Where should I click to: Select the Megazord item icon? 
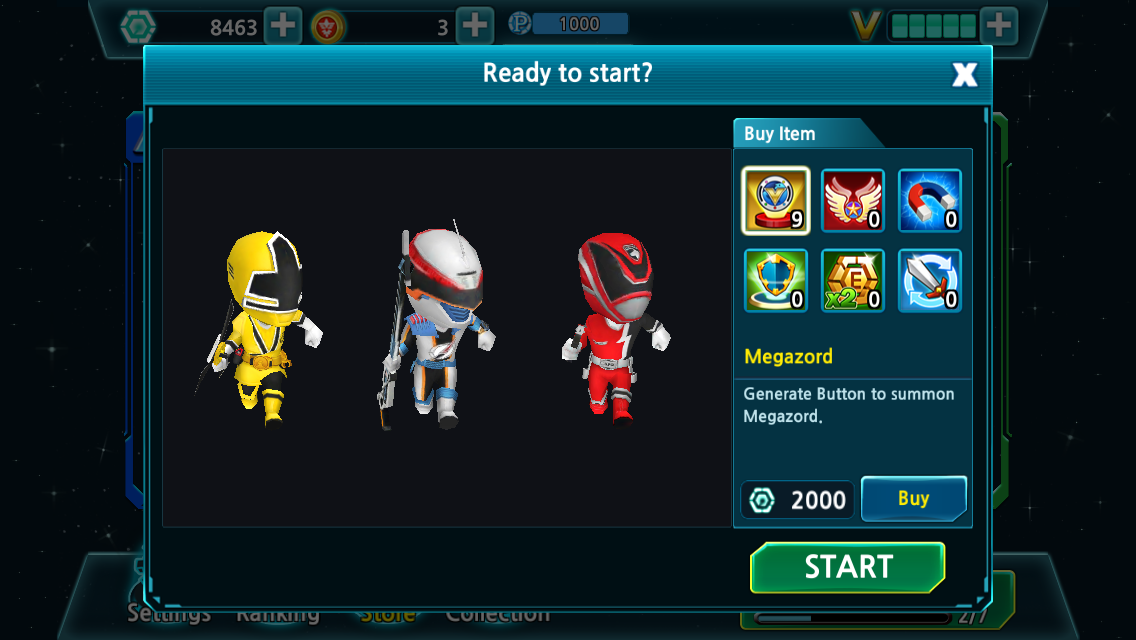(775, 200)
